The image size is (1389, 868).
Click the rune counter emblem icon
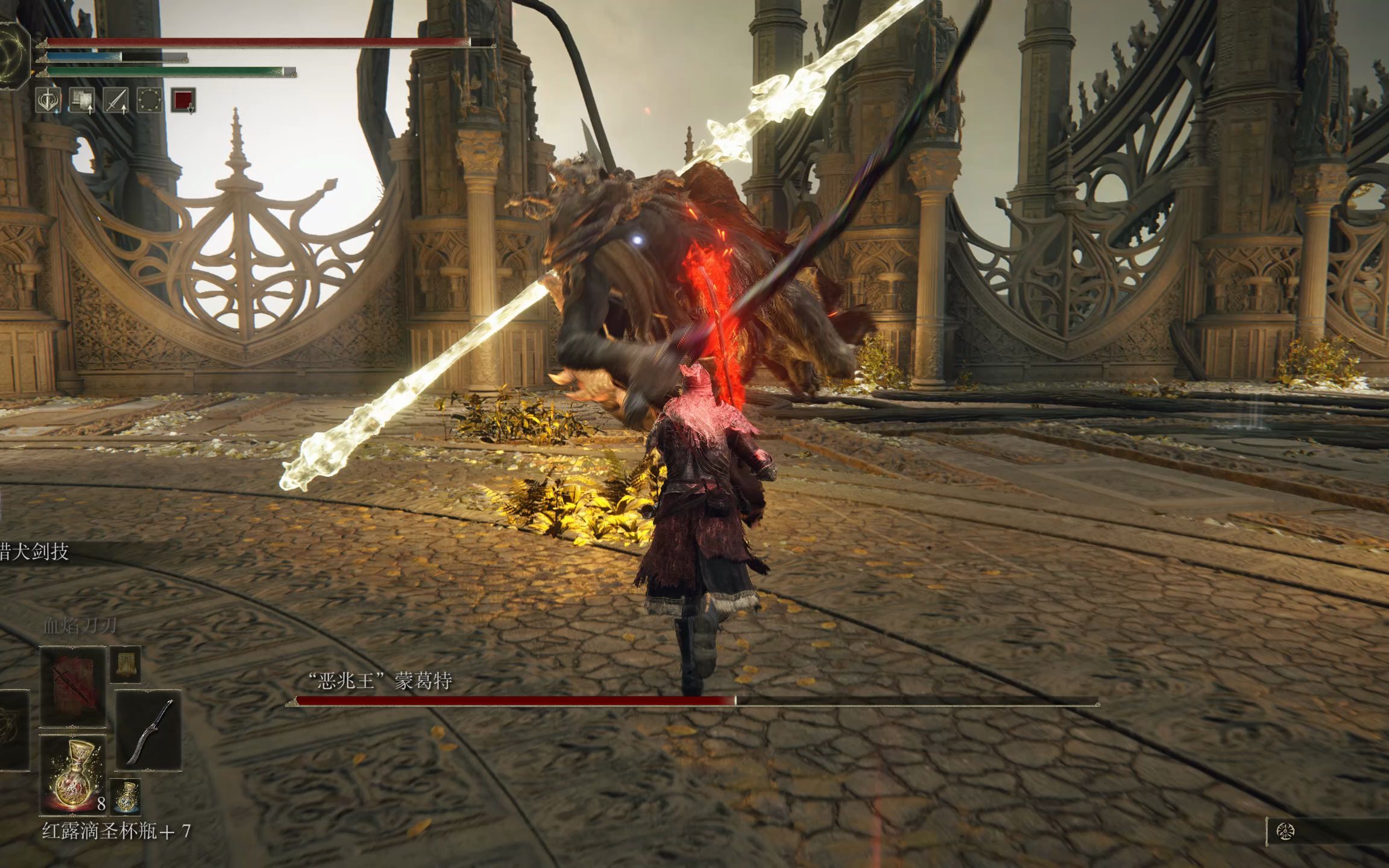1285,832
